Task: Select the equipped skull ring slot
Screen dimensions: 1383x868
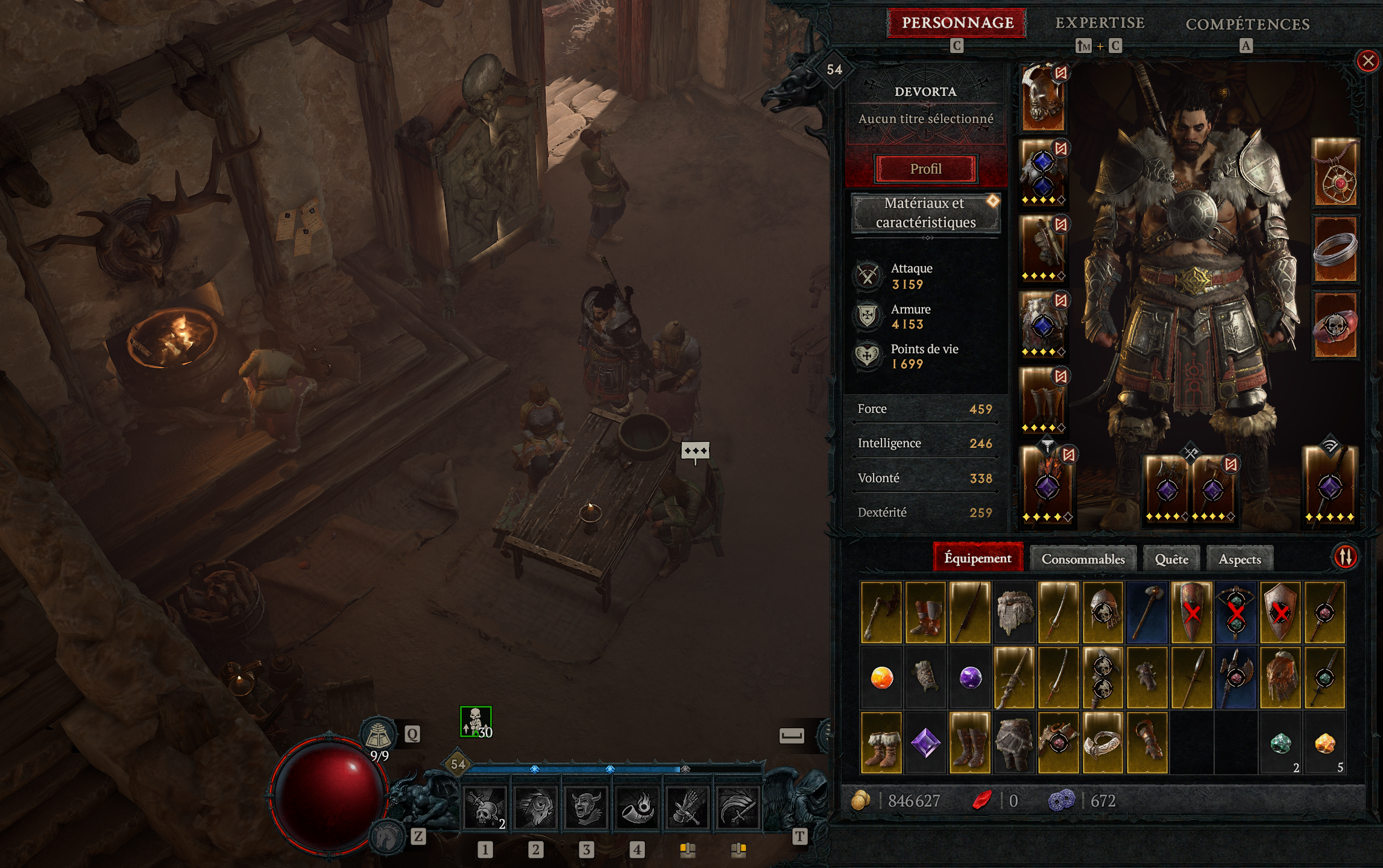Action: click(x=1335, y=325)
